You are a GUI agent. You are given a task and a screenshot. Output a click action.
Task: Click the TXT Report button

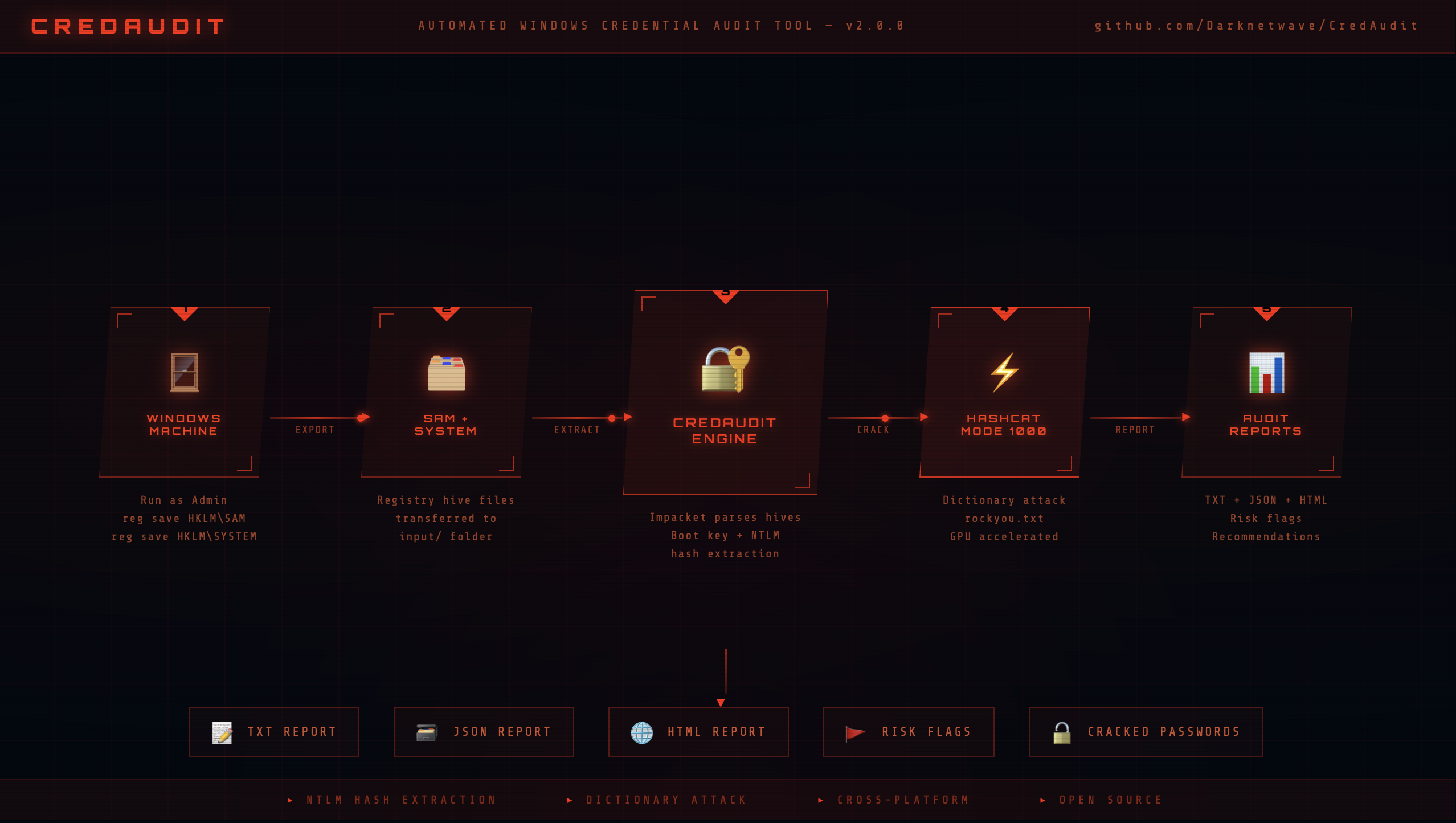coord(274,732)
